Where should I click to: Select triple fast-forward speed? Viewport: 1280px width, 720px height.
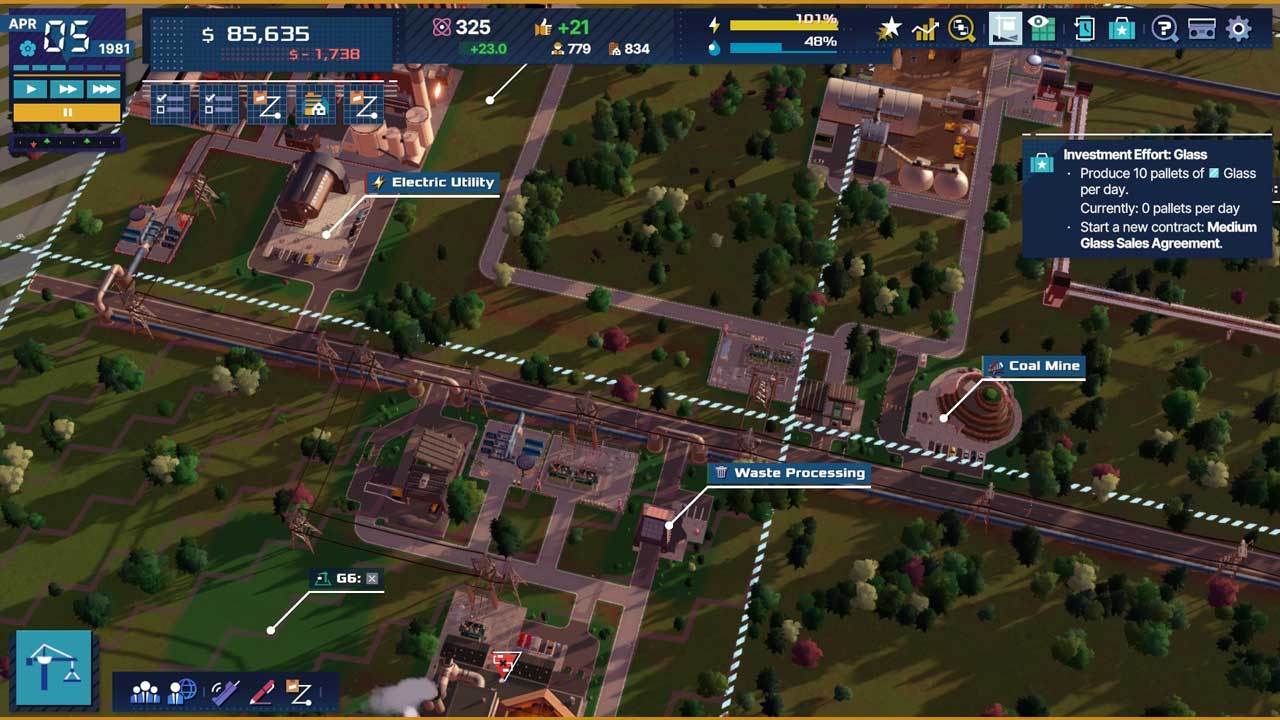click(103, 89)
